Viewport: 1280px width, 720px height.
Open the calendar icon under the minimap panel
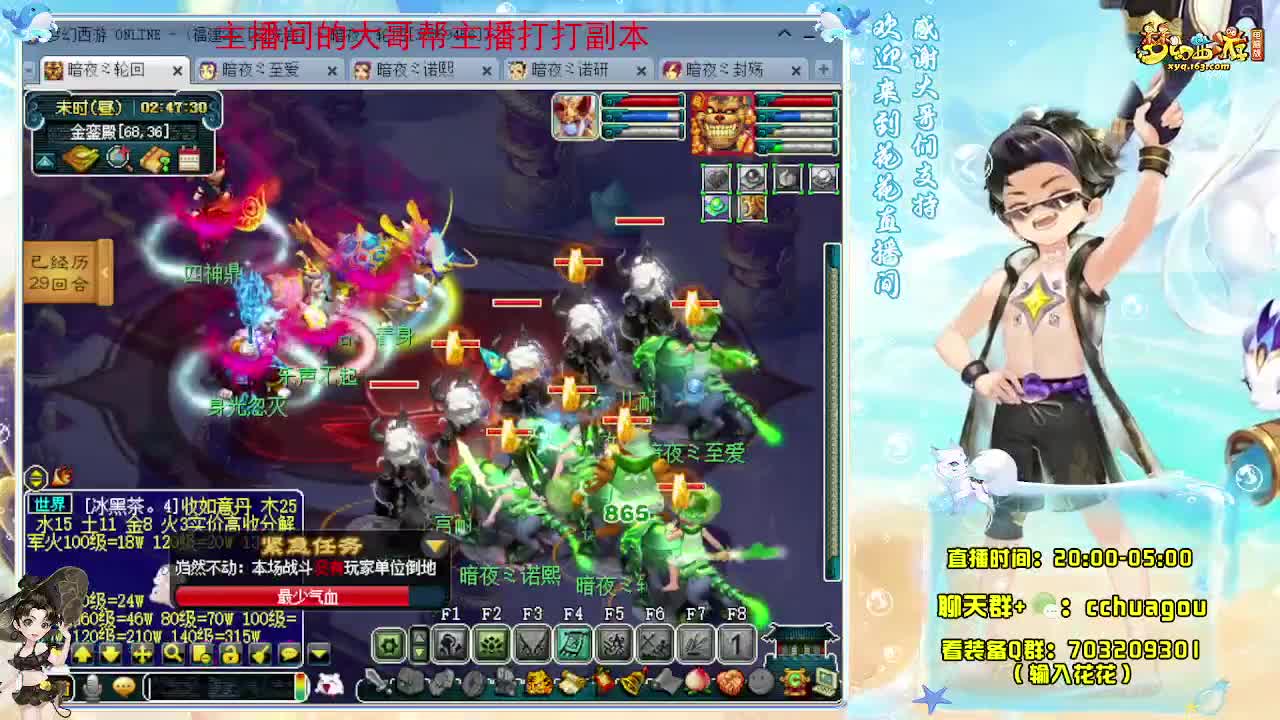click(191, 160)
